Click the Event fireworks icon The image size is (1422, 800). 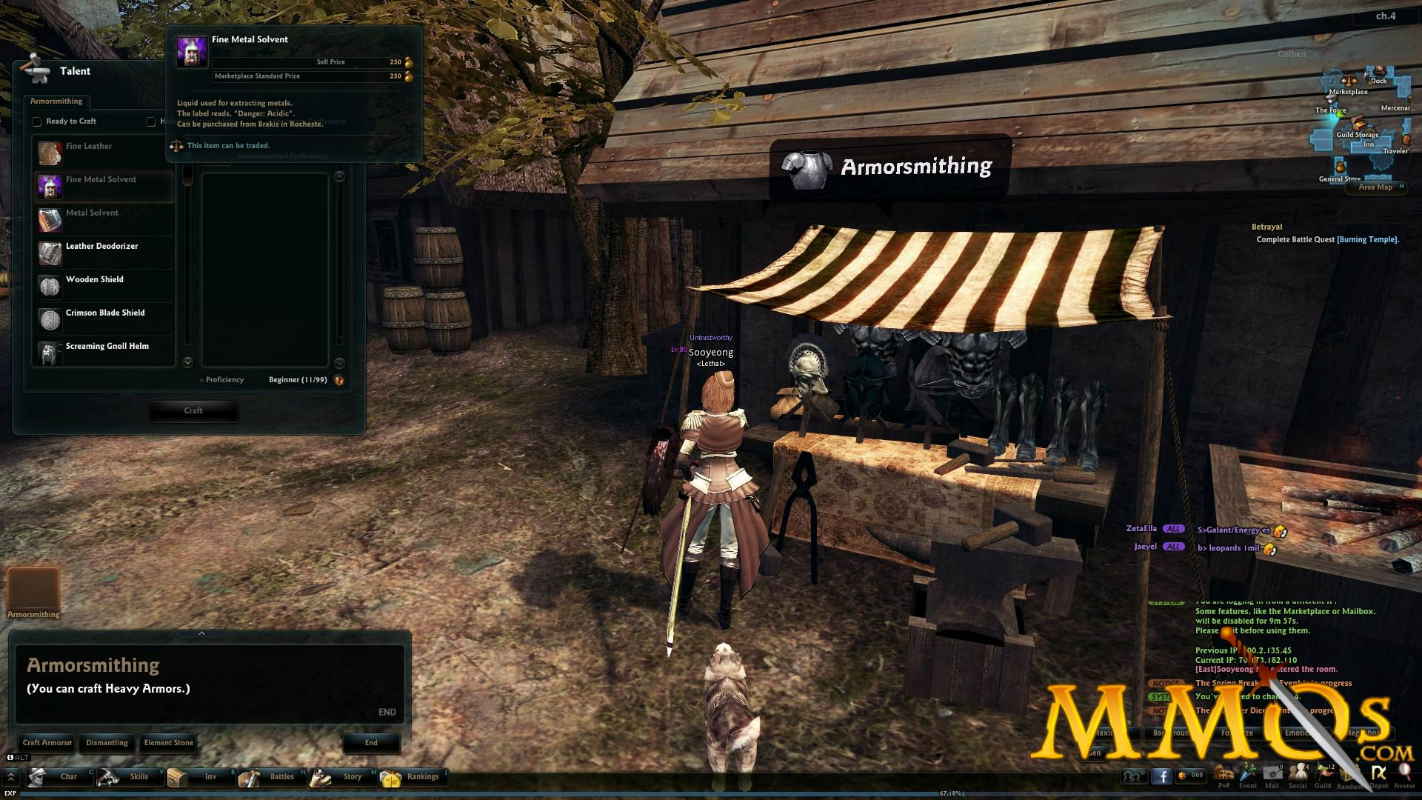tap(1247, 772)
